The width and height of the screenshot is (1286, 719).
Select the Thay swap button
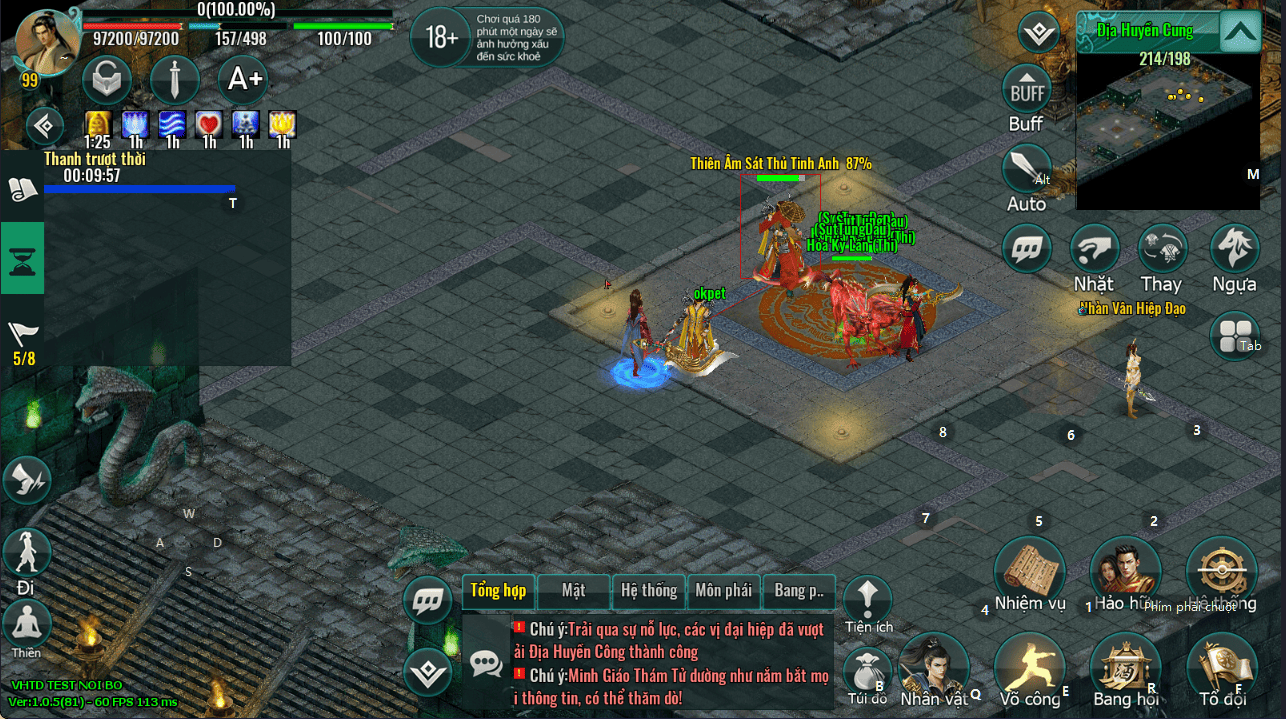[x=1162, y=250]
